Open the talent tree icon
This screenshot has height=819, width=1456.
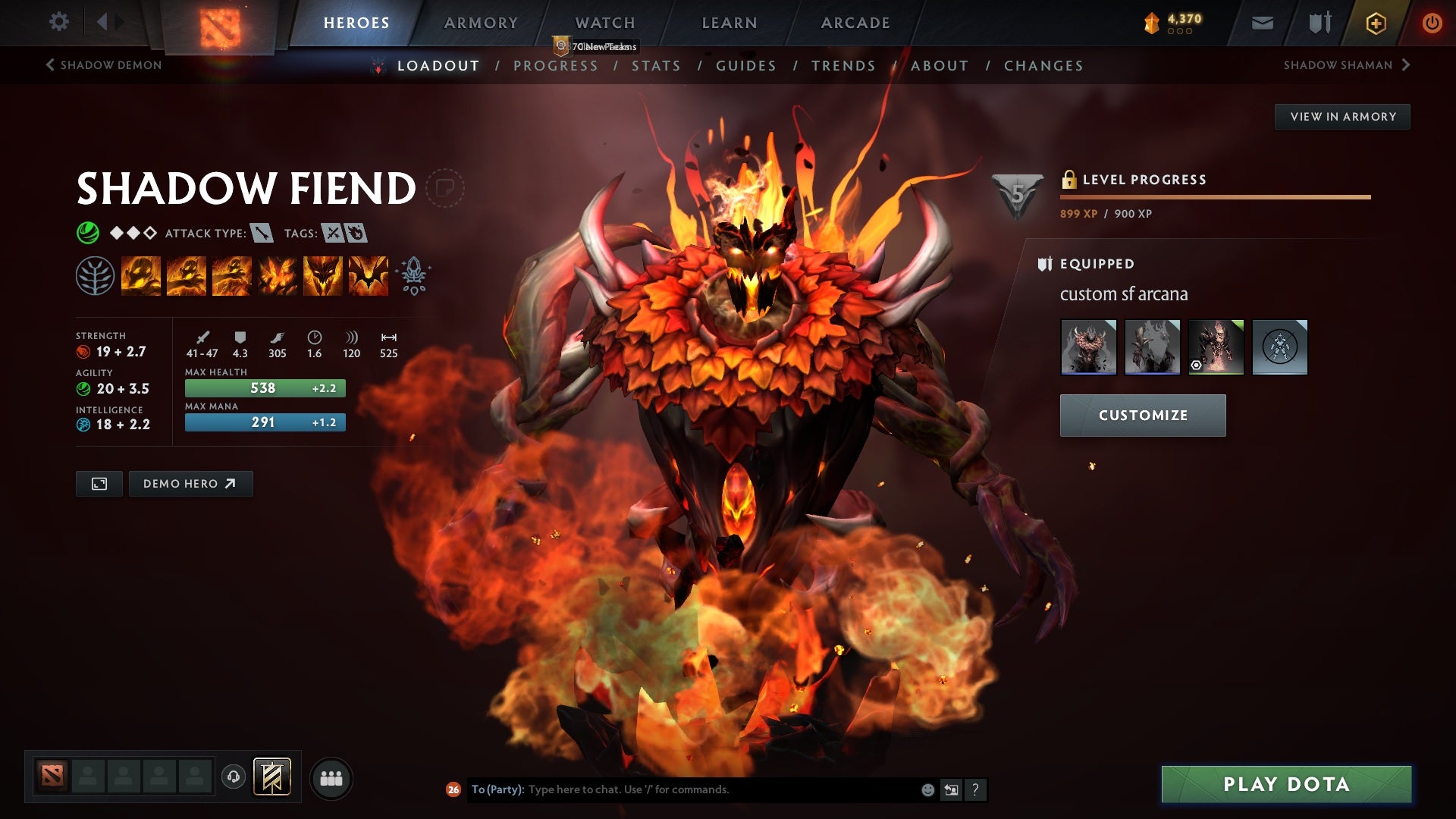coord(94,275)
